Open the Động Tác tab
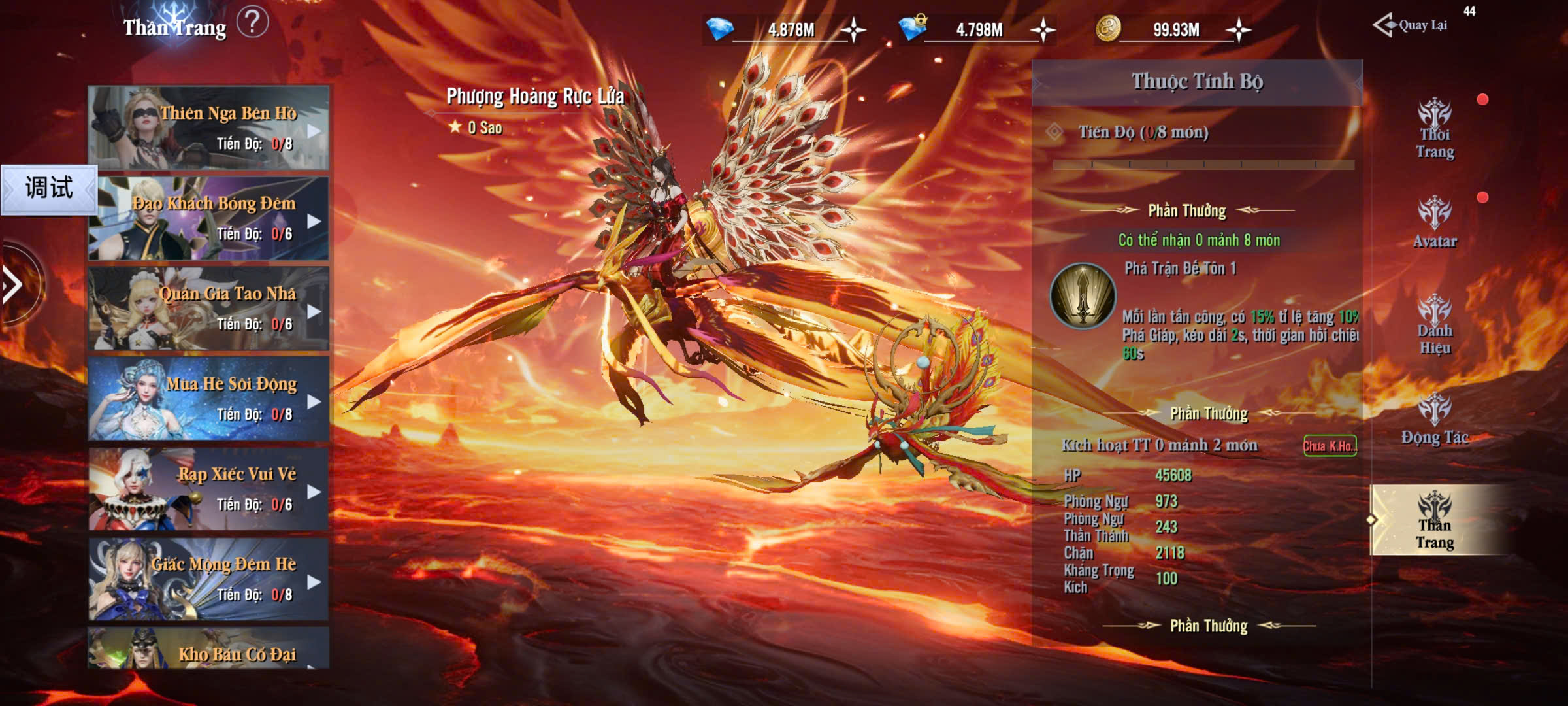The height and width of the screenshot is (706, 1568). tap(1435, 420)
